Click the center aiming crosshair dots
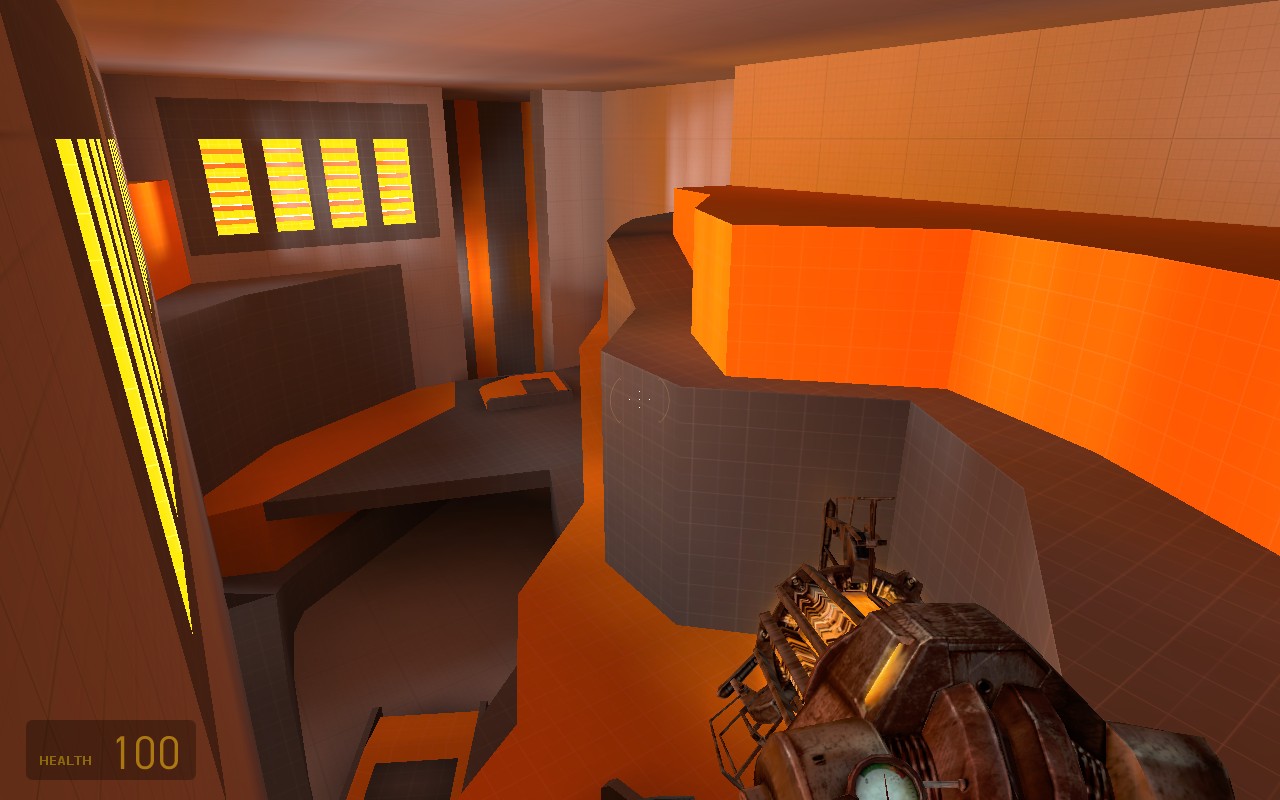 (637, 400)
